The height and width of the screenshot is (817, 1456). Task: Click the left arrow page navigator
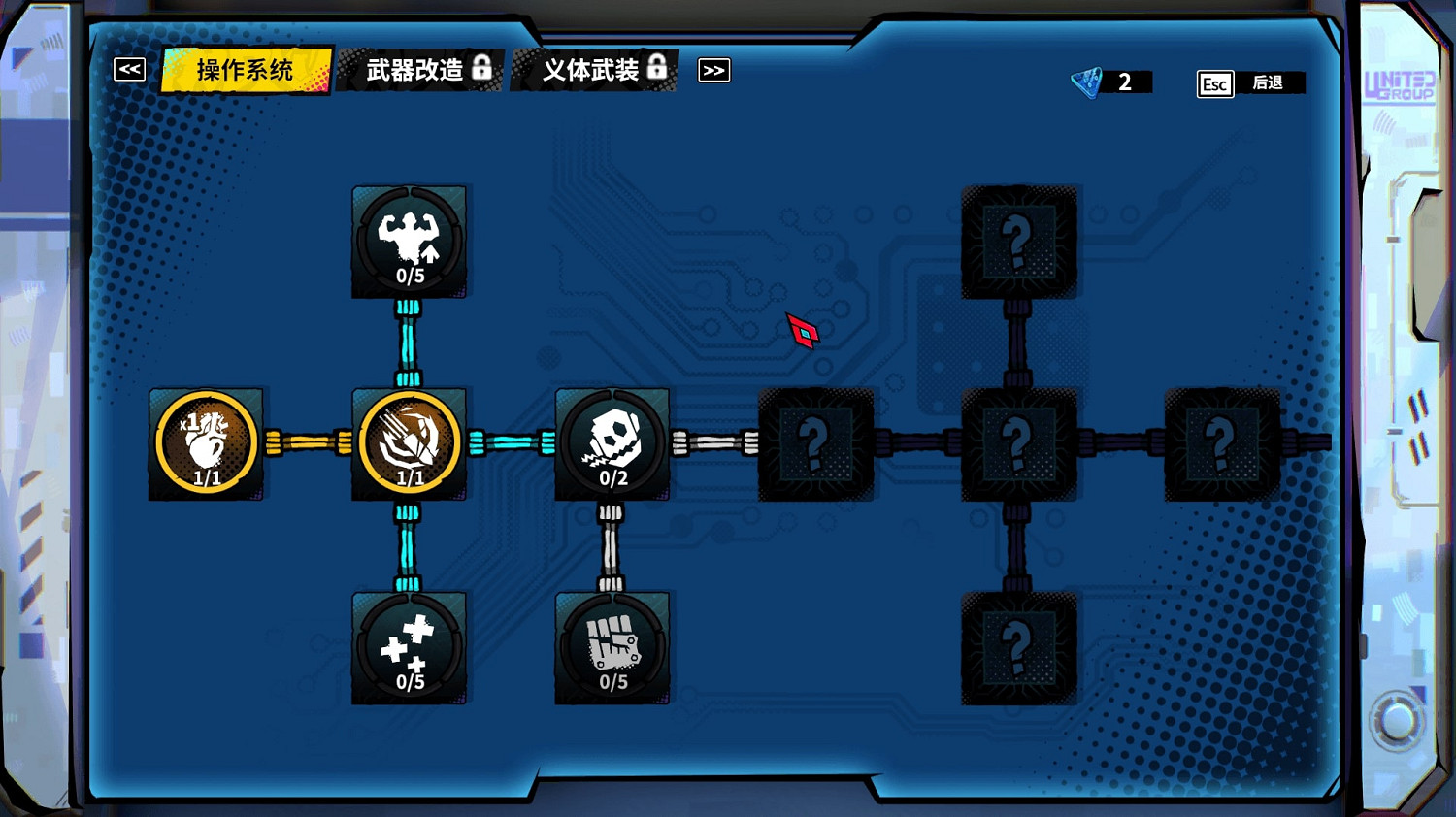[127, 69]
